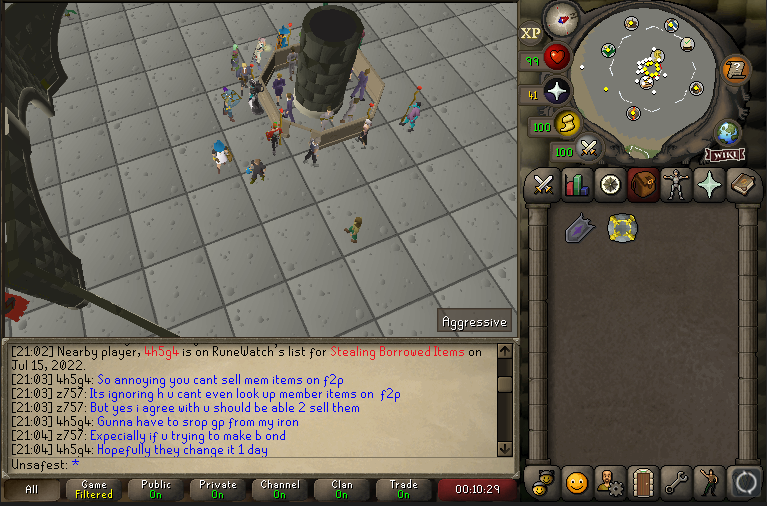
Task: Click the compass to face north
Action: [x=562, y=17]
